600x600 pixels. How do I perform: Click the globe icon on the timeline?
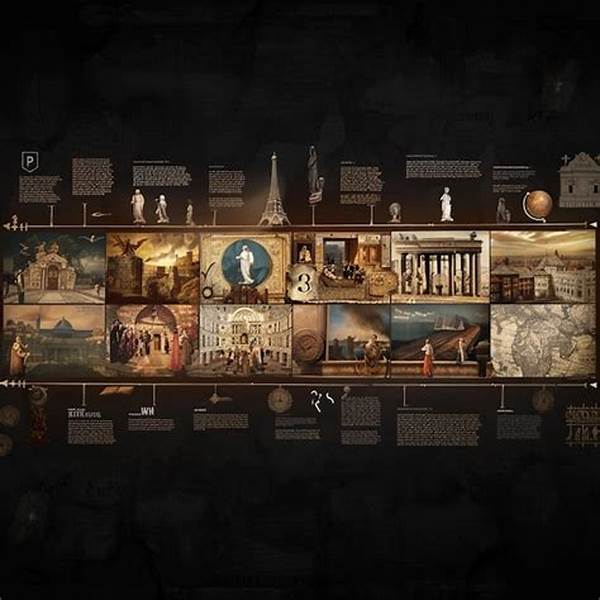click(537, 204)
